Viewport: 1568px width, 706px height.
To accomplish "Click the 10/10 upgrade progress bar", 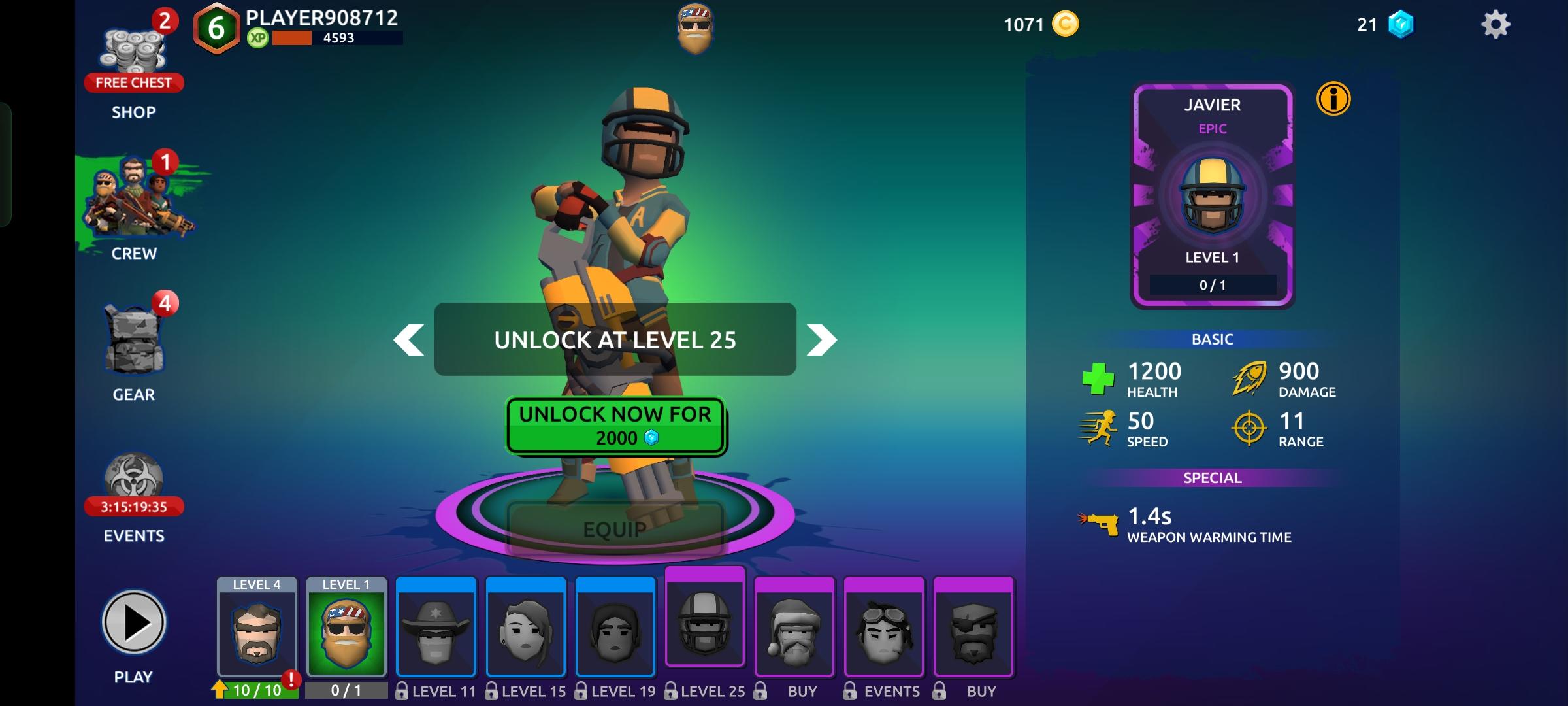I will 256,688.
